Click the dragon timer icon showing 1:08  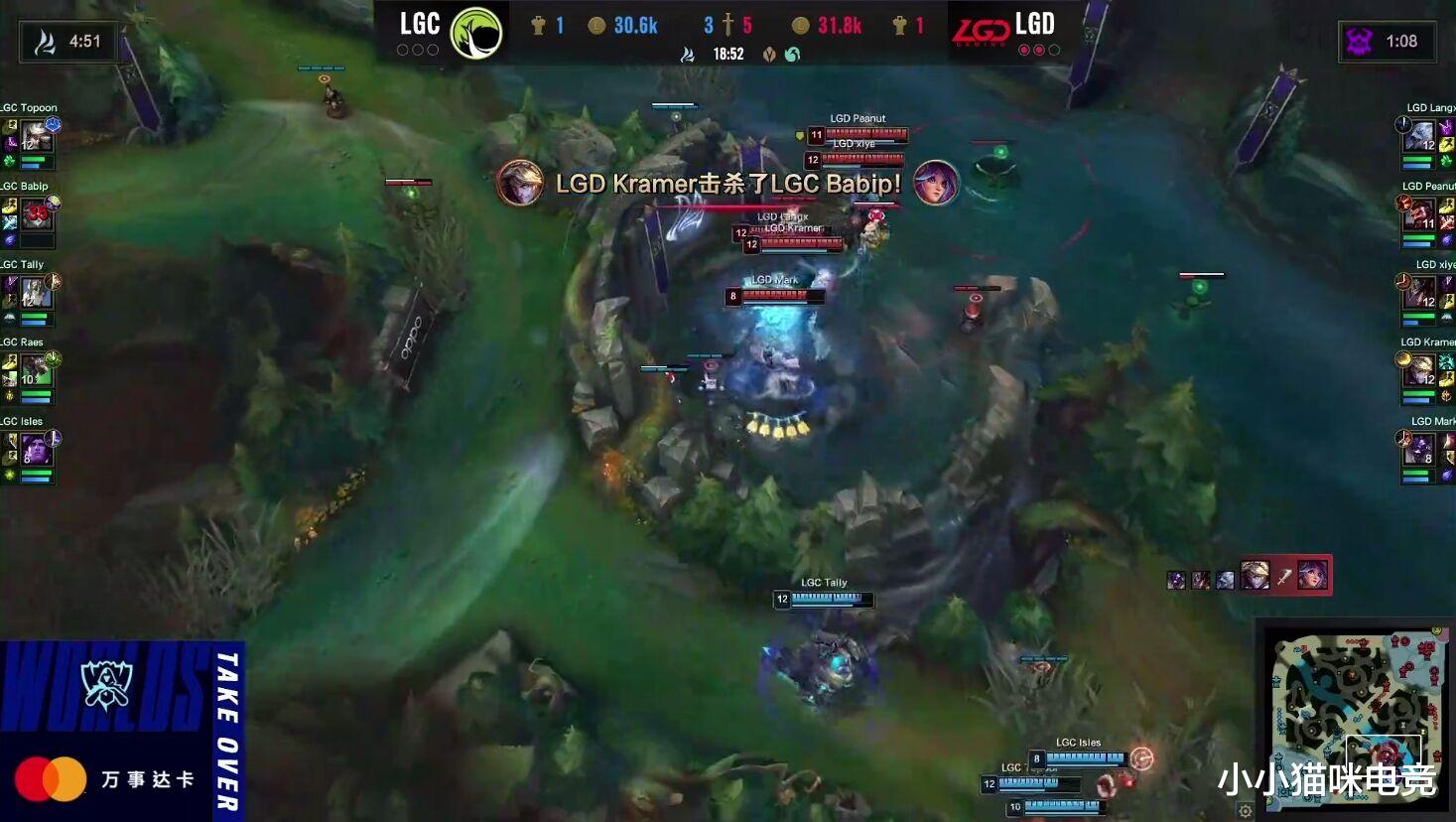(1360, 44)
